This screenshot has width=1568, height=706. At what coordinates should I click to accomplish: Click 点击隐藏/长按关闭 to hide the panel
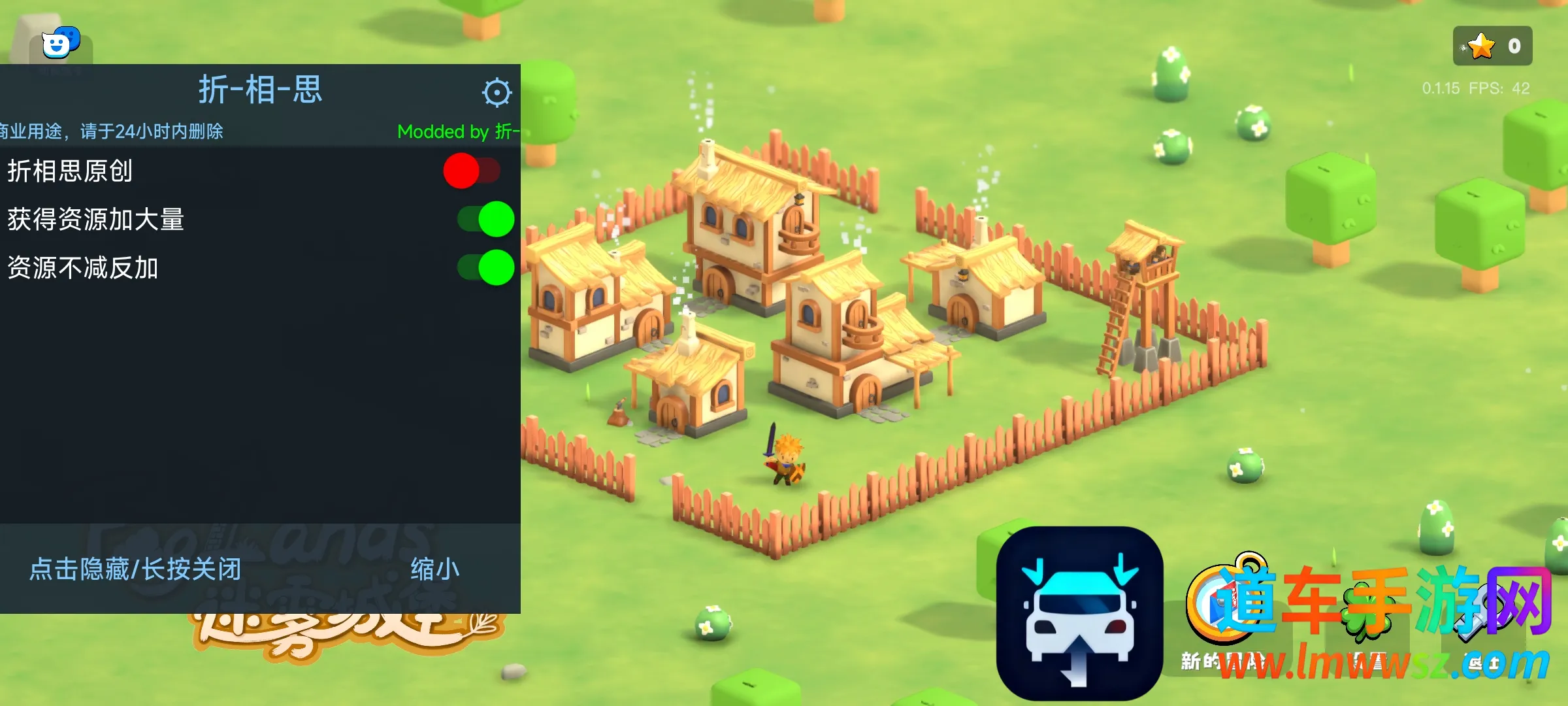[x=135, y=569]
